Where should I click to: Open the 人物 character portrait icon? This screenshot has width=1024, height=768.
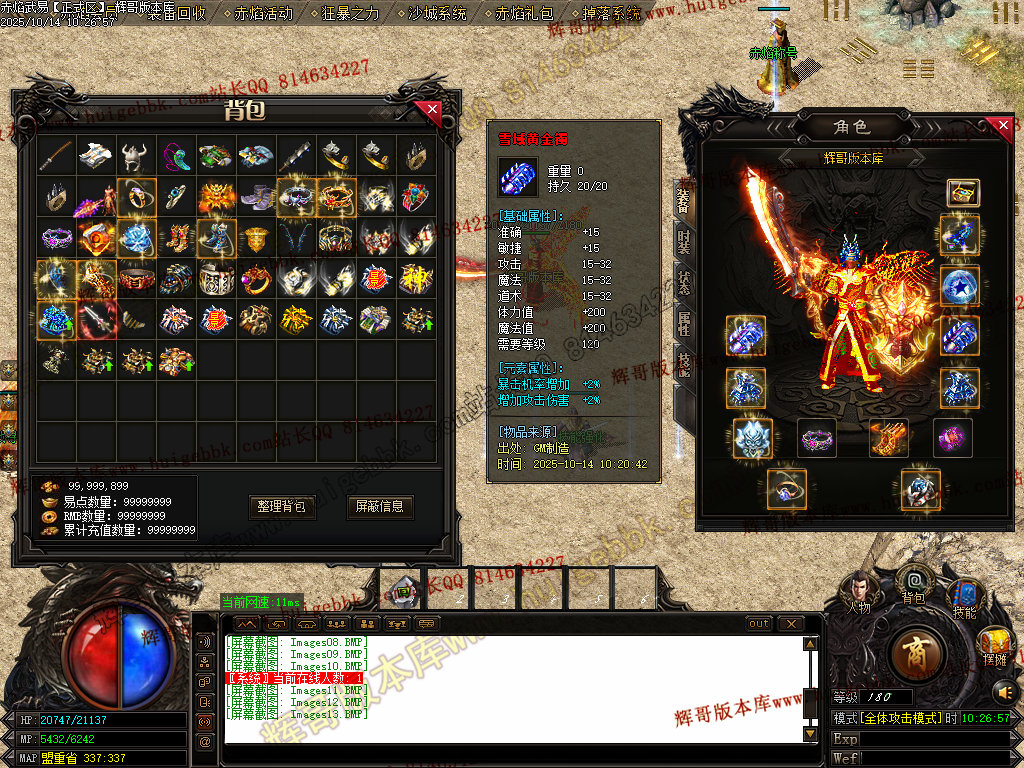[x=859, y=592]
